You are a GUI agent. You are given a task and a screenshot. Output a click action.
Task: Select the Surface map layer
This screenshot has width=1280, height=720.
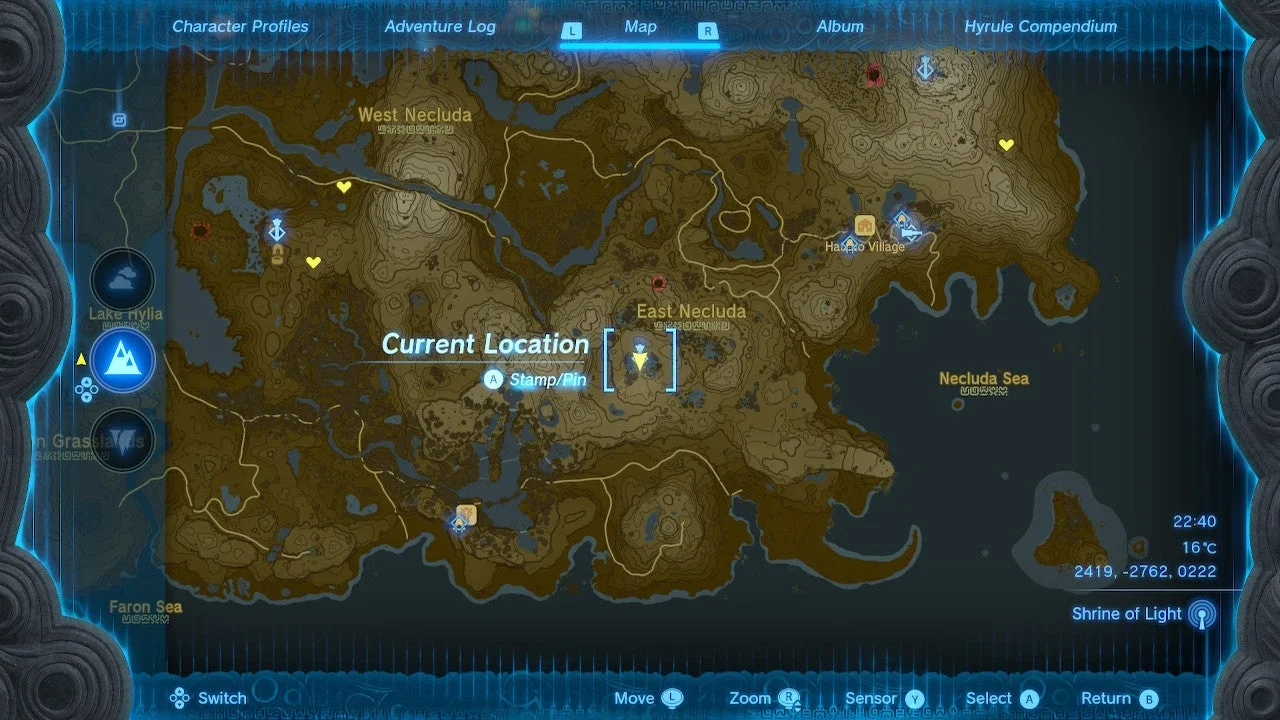tap(123, 360)
